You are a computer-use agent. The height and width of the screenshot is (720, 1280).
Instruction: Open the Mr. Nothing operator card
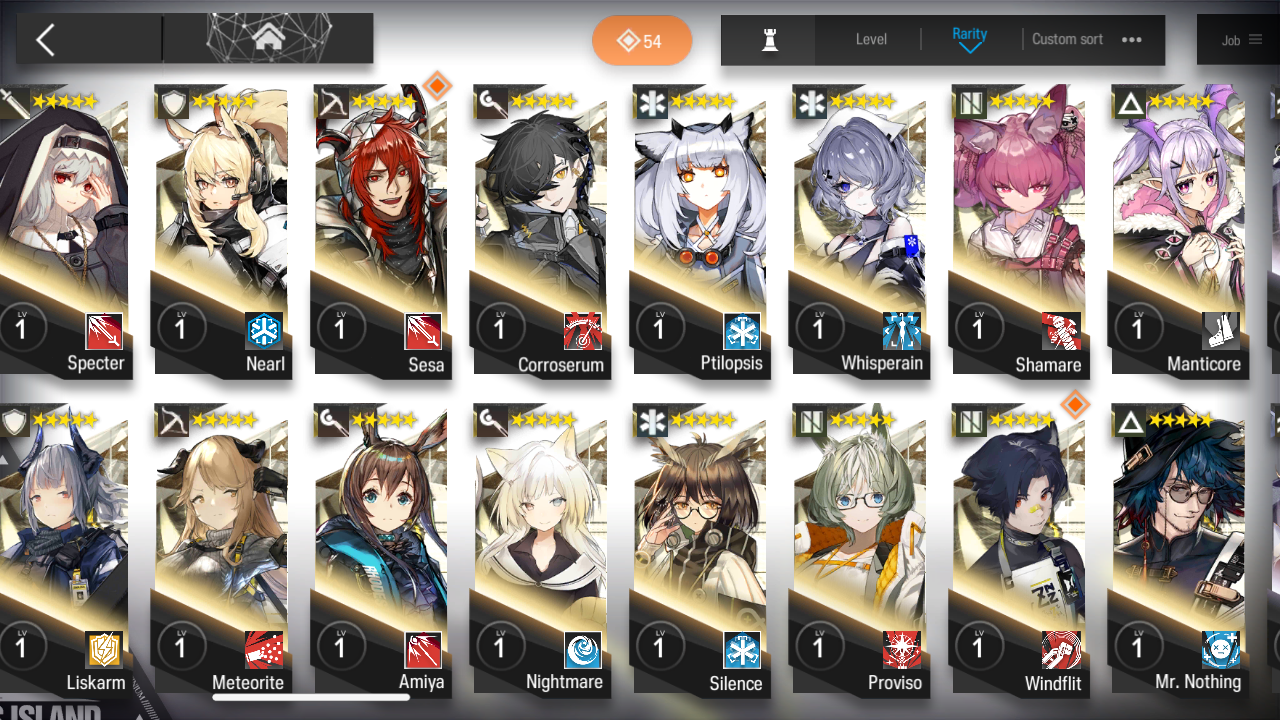pos(1178,550)
